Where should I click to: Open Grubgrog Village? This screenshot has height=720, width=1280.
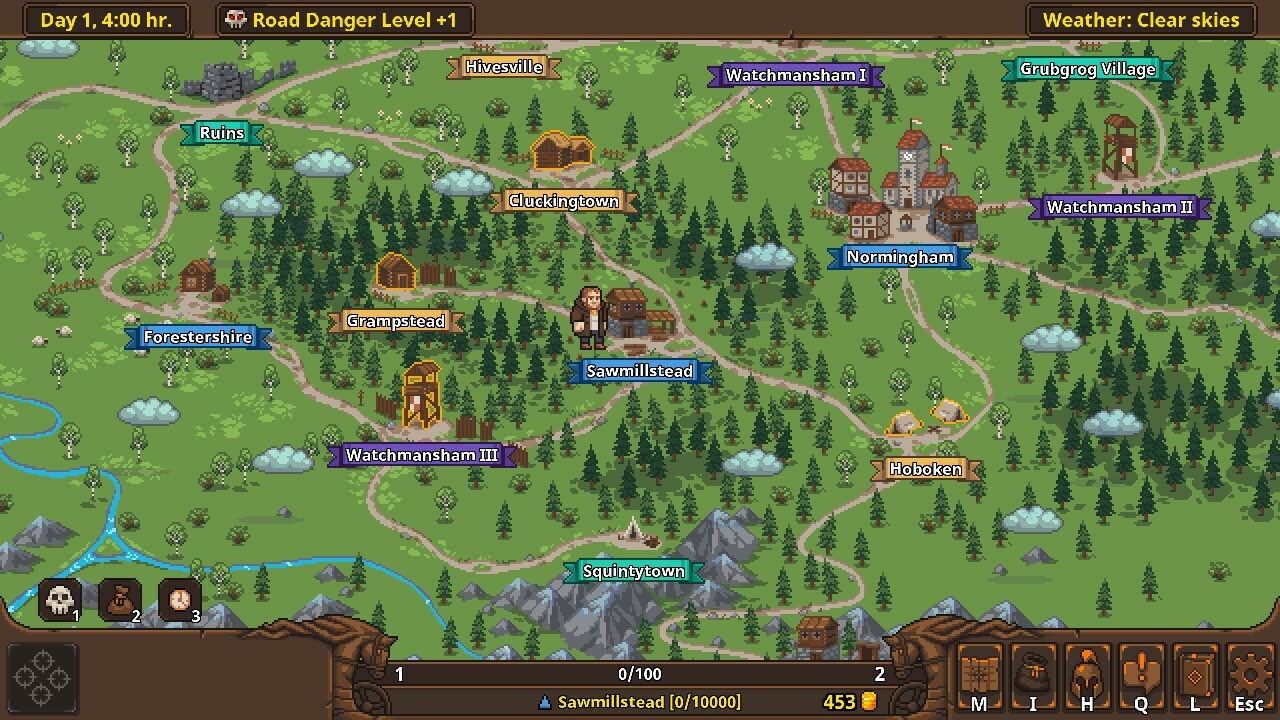(x=1087, y=69)
